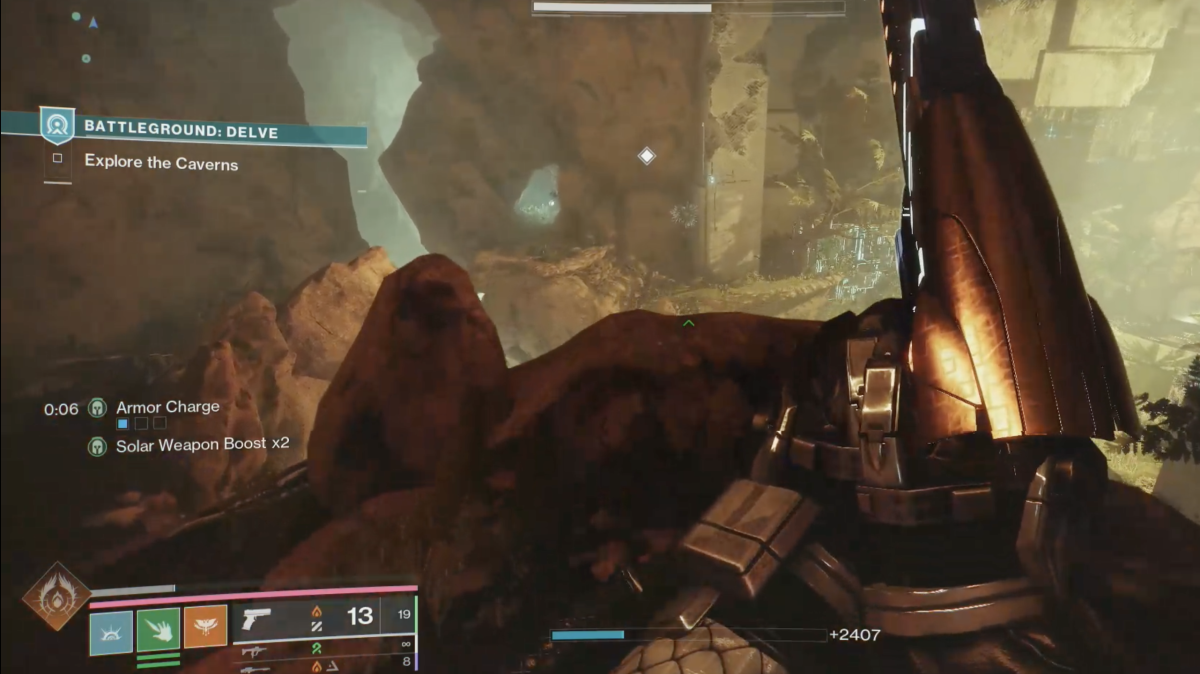
Task: Click the Armor Charge buff icon
Action: click(x=97, y=408)
